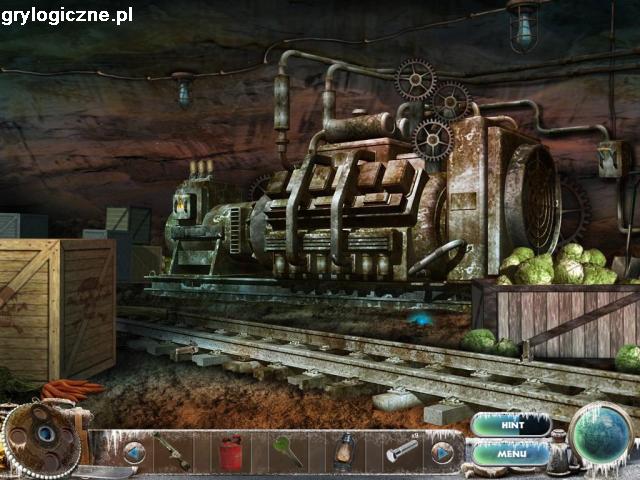Pick the lantern from the inventory bar

point(345,452)
